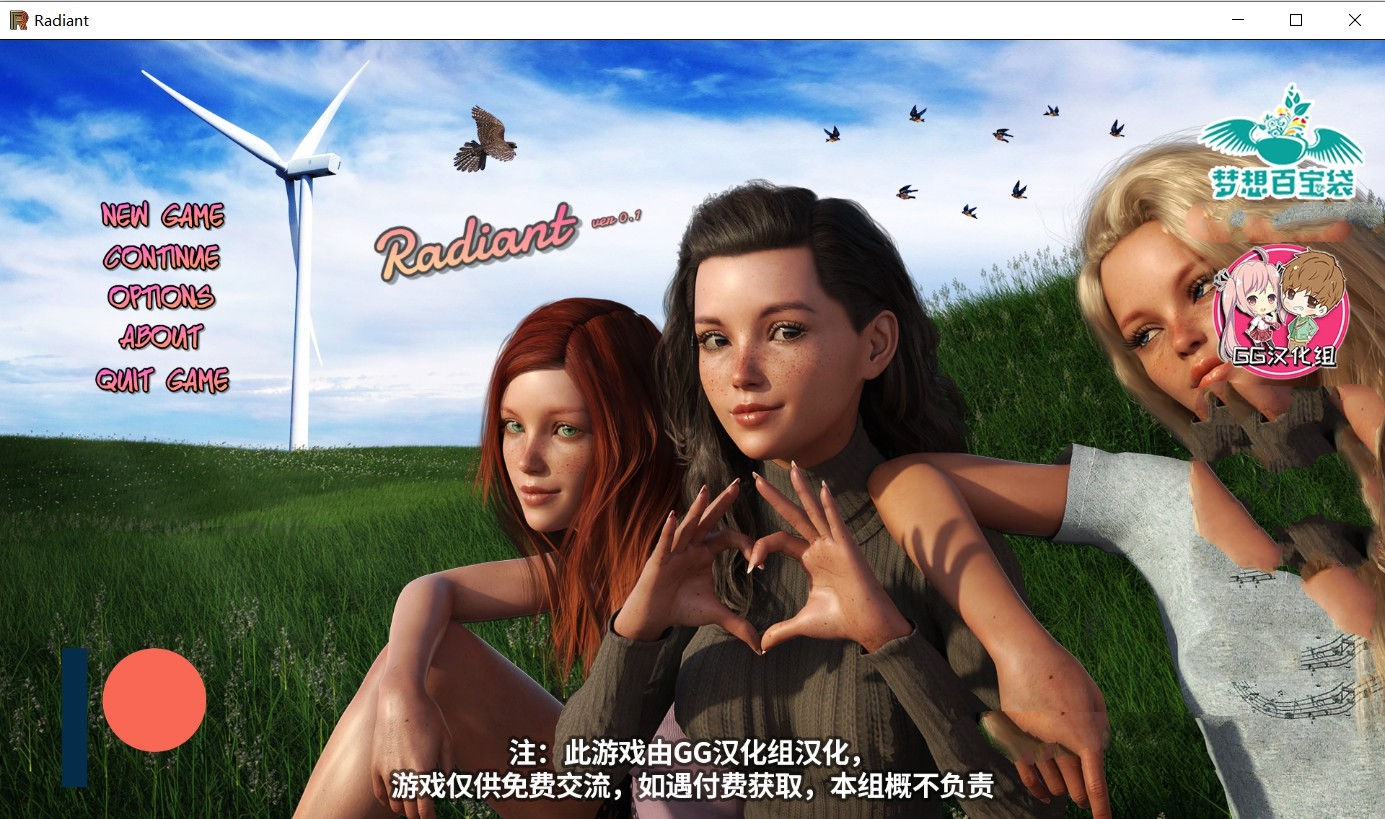Open the OPTIONS settings screen

pyautogui.click(x=160, y=298)
